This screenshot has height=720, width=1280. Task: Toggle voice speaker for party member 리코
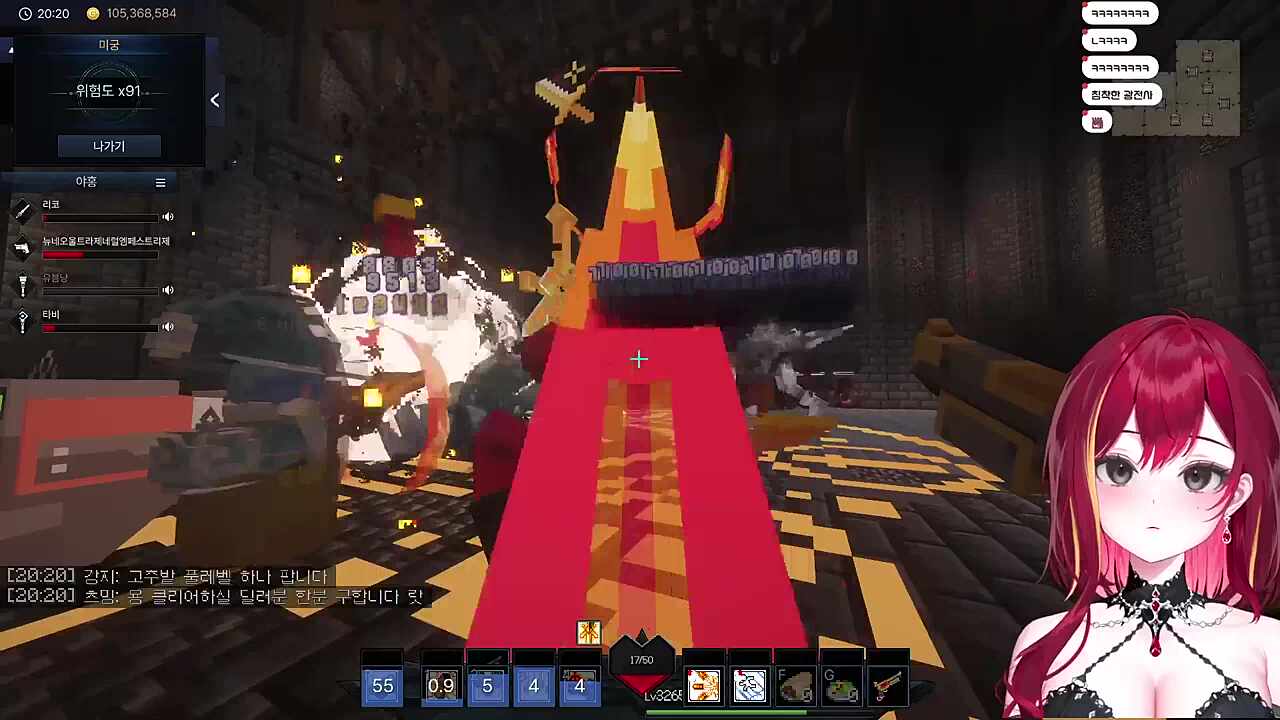tap(168, 217)
